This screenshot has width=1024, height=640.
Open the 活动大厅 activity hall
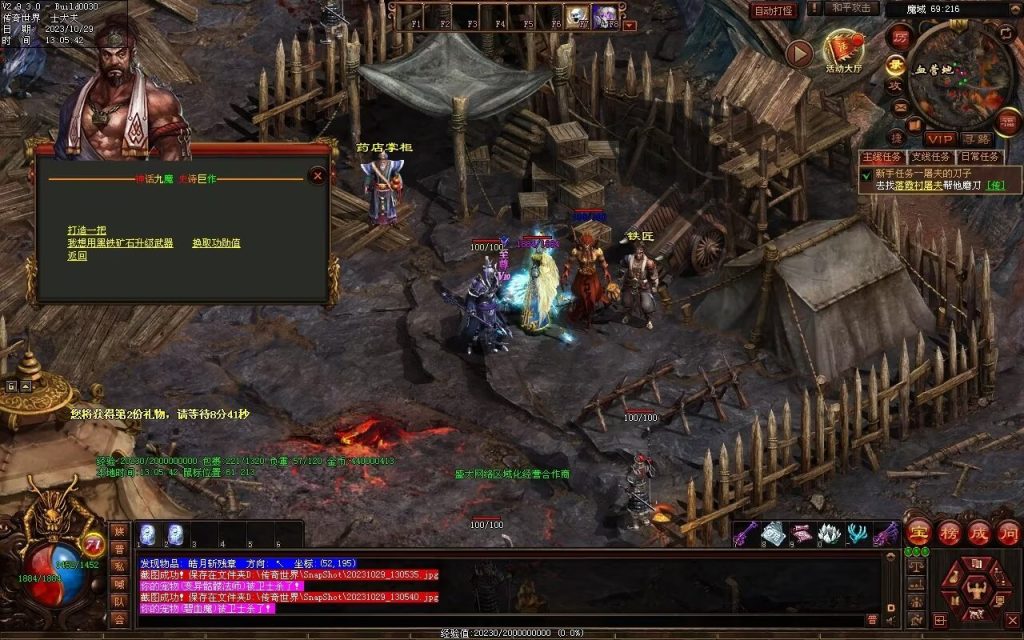pos(844,52)
